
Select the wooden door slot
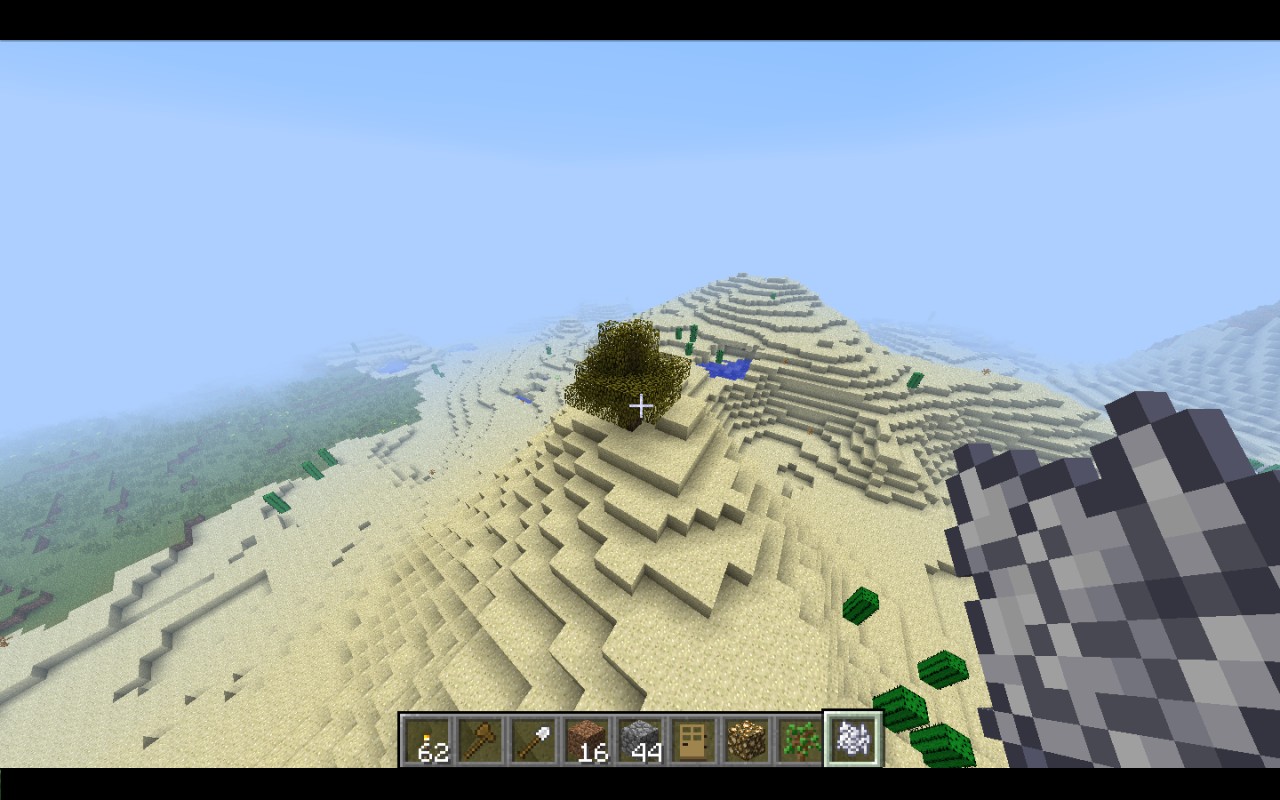[x=693, y=741]
